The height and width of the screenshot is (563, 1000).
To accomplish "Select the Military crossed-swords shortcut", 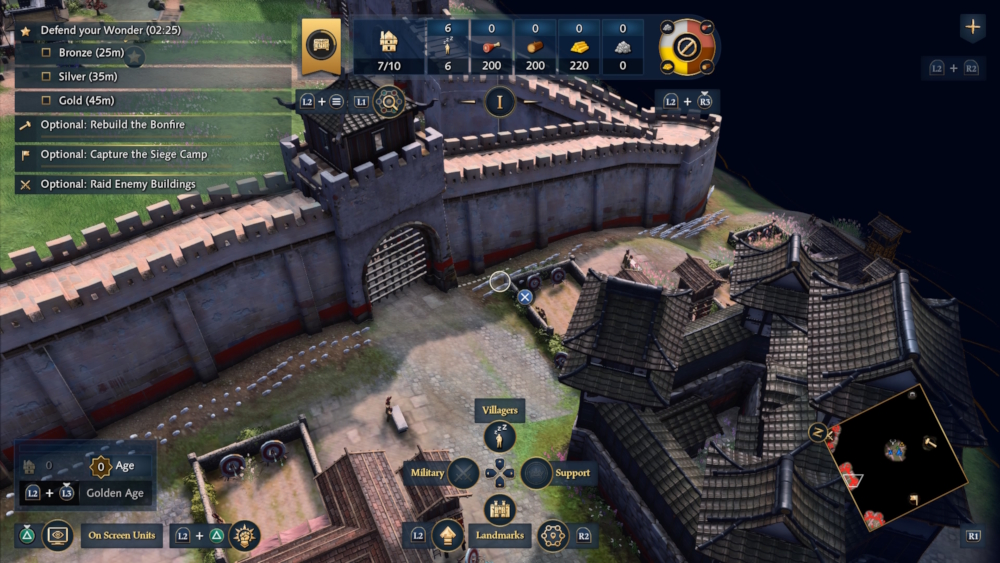I will (x=463, y=472).
